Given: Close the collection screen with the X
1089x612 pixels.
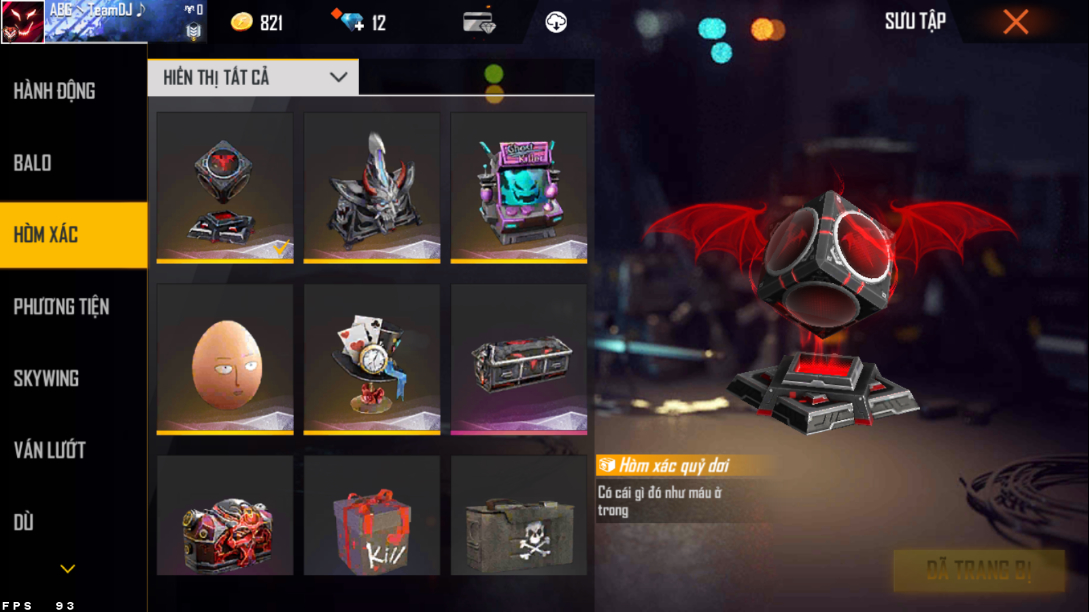Looking at the screenshot, I should [x=1015, y=22].
